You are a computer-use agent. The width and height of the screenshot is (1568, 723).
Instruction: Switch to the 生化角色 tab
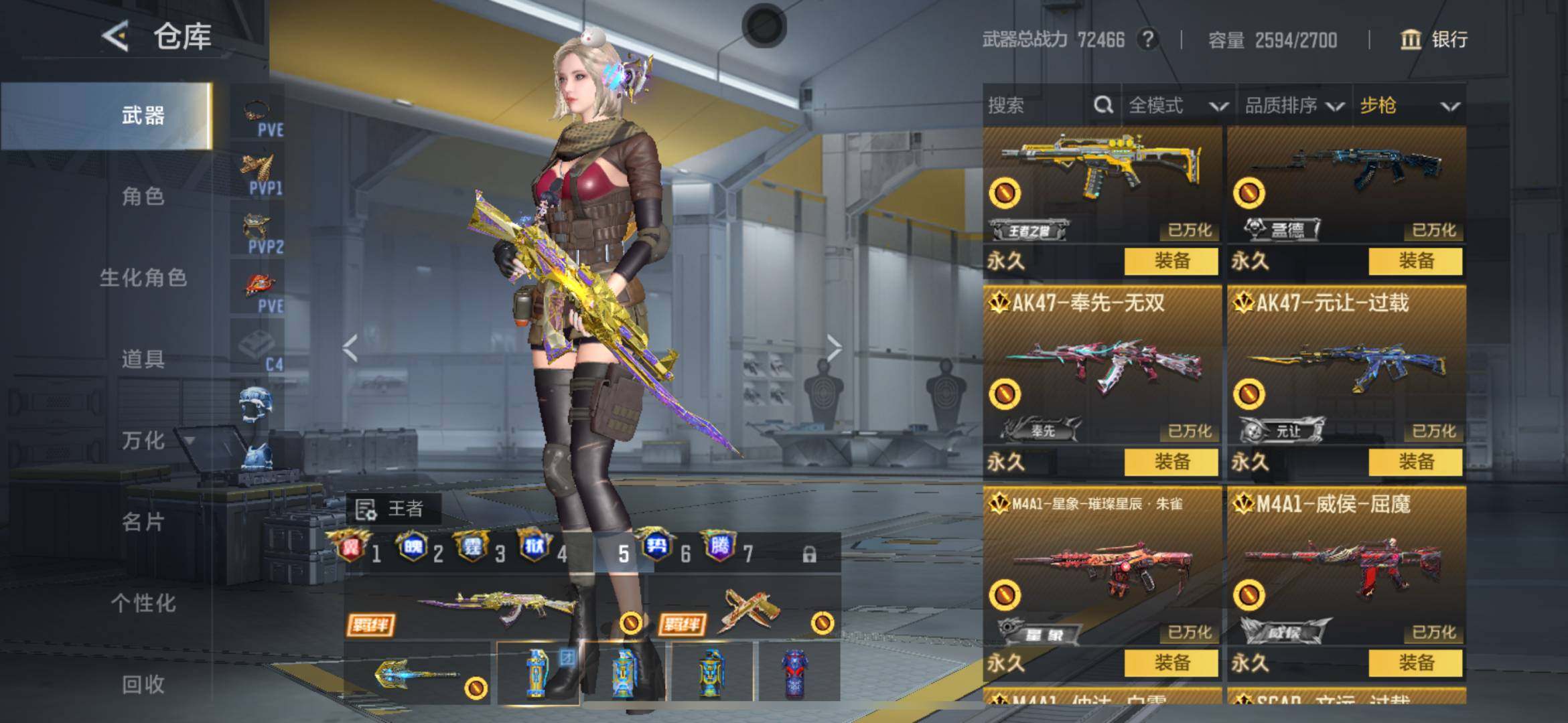(x=143, y=277)
